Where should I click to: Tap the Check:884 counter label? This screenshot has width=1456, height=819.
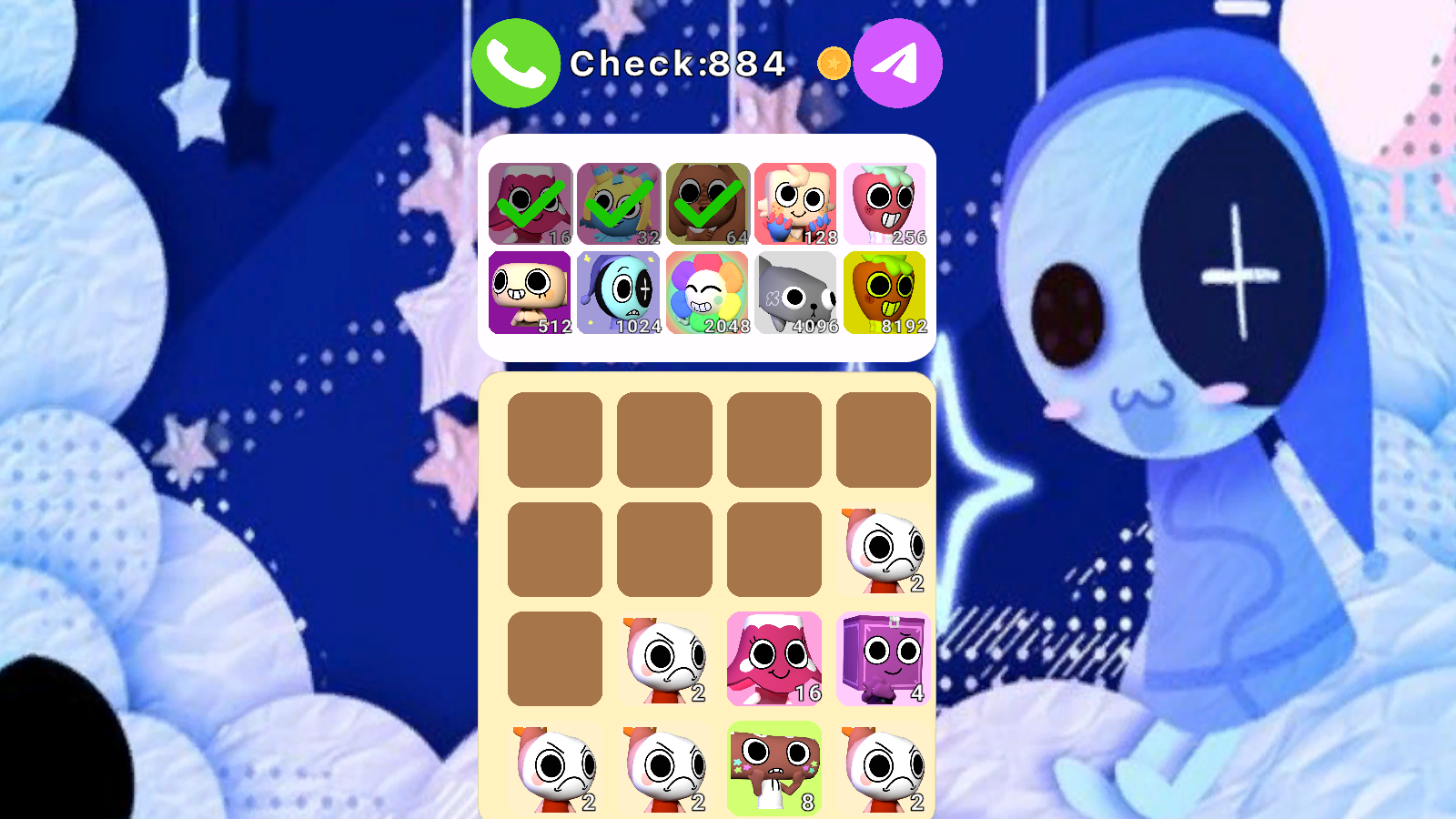click(678, 64)
